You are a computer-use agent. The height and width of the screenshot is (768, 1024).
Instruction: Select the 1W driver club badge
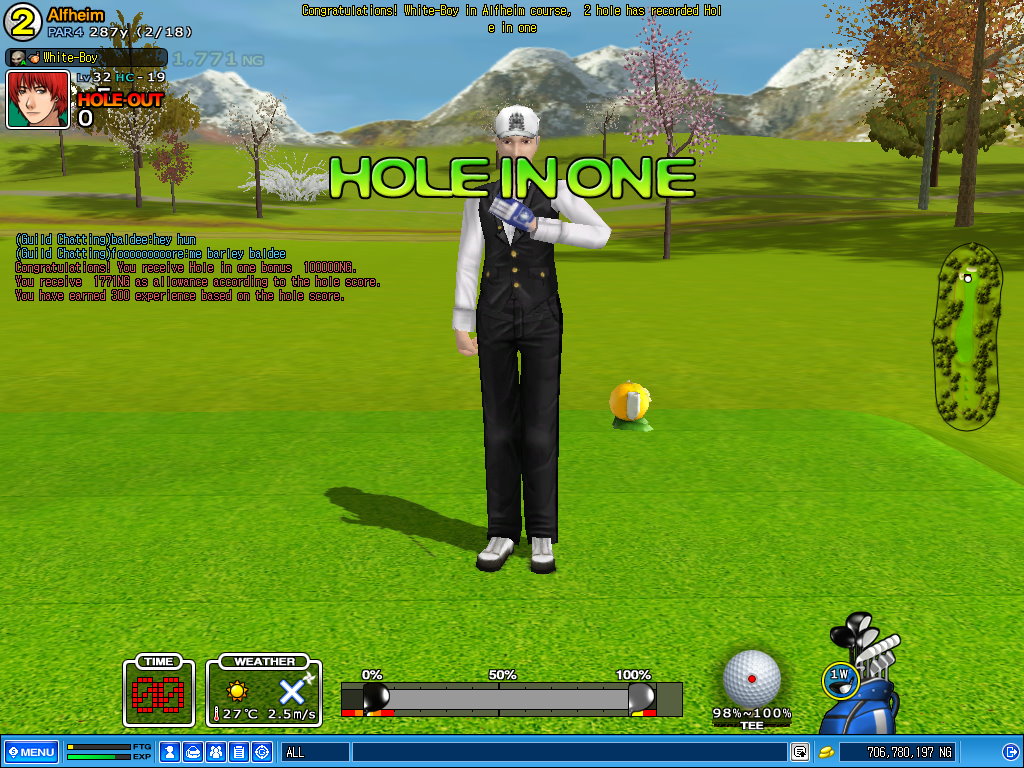click(x=841, y=677)
